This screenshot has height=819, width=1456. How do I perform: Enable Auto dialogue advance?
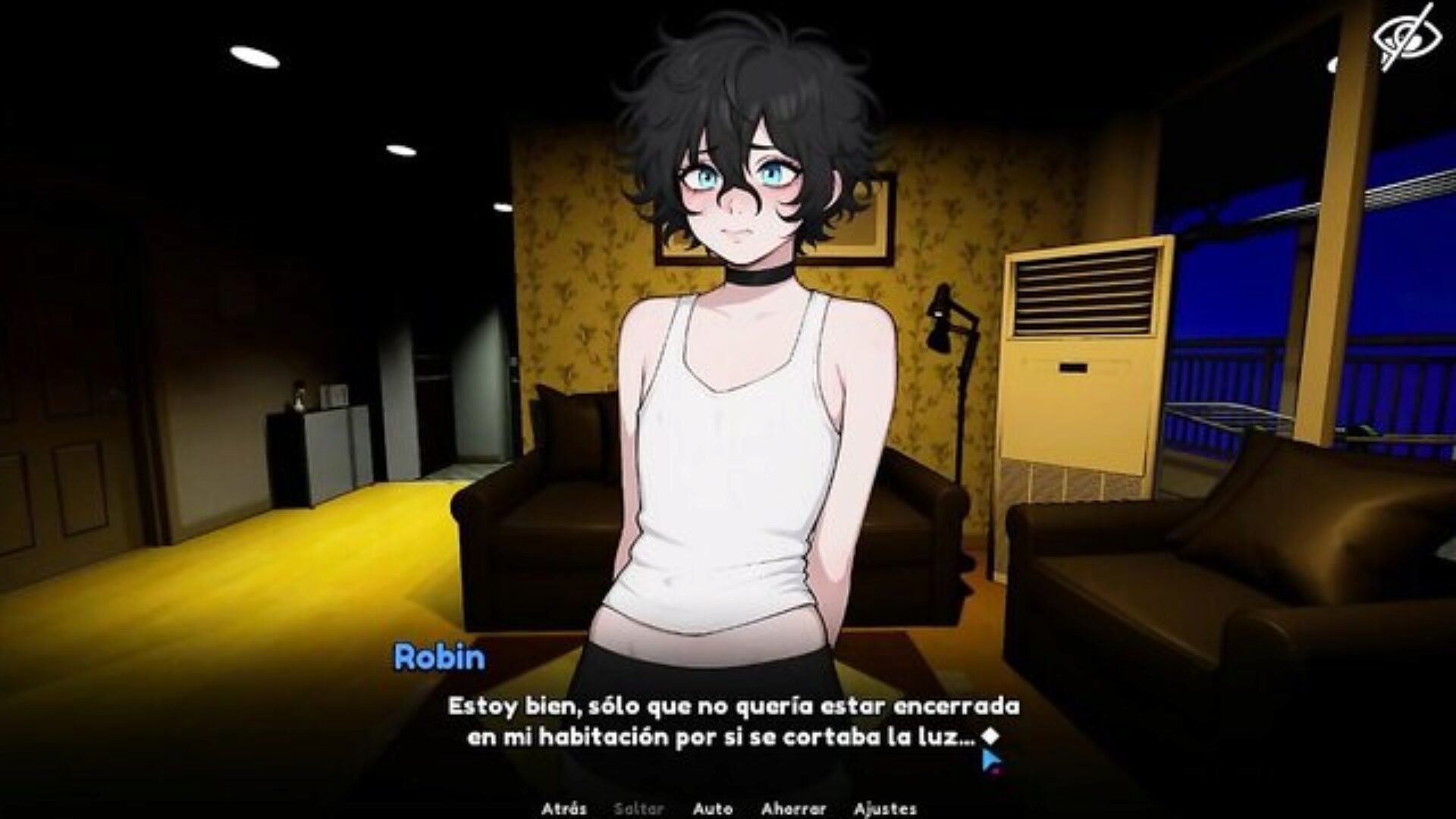tap(712, 808)
